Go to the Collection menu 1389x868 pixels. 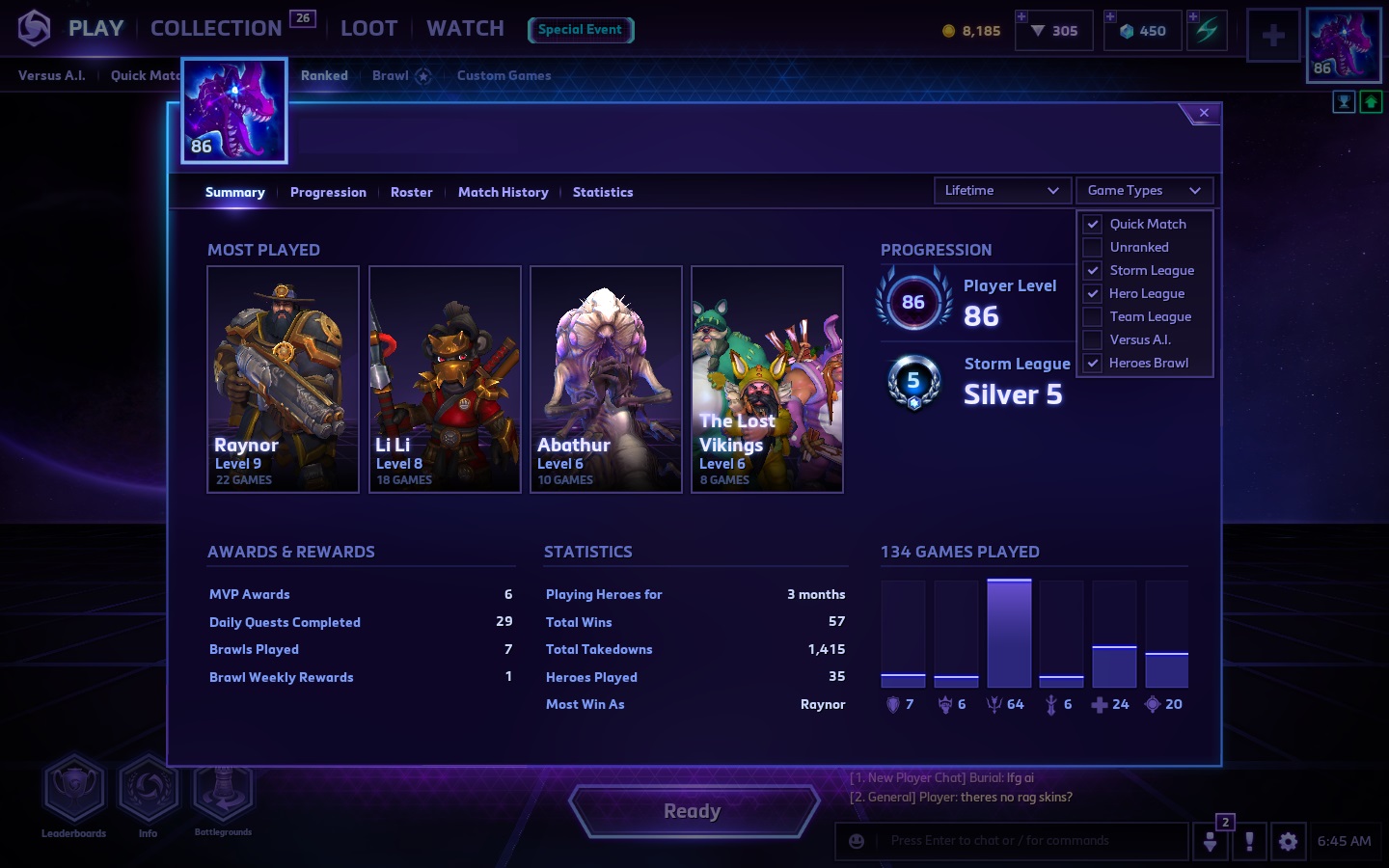pyautogui.click(x=216, y=29)
